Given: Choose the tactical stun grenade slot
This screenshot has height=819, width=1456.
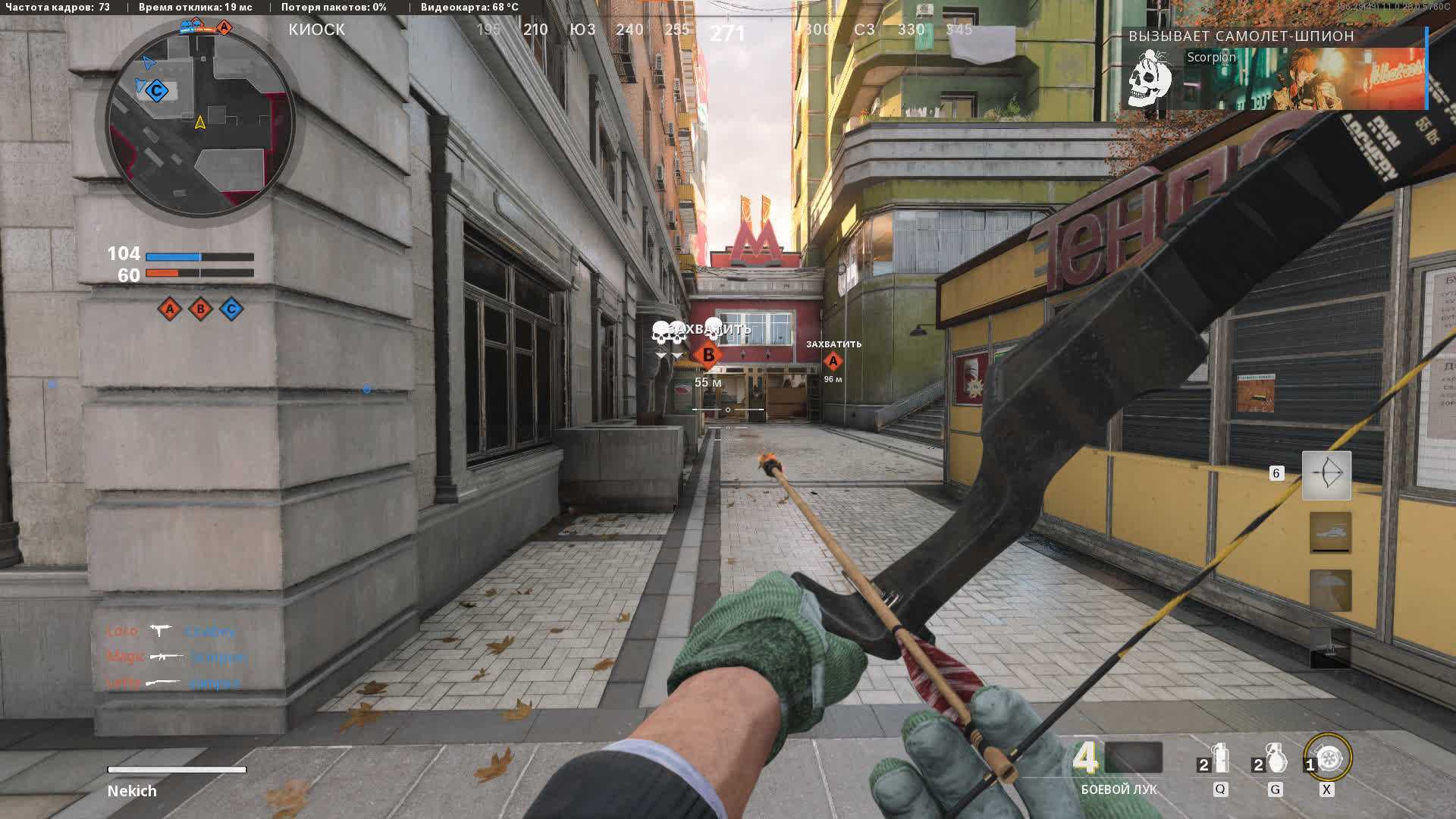Looking at the screenshot, I should click(1219, 758).
